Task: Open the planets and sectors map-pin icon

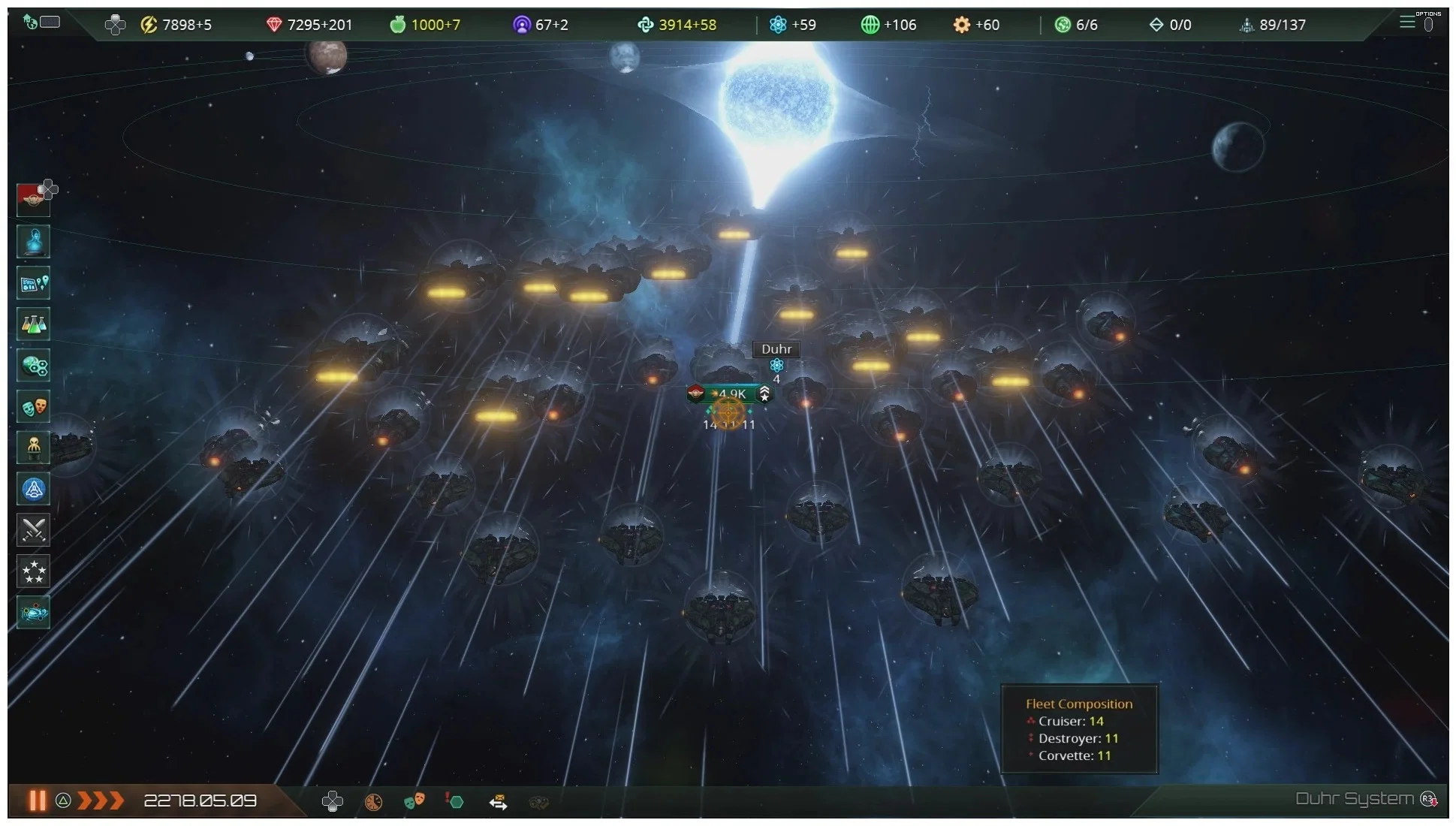Action: click(x=33, y=283)
